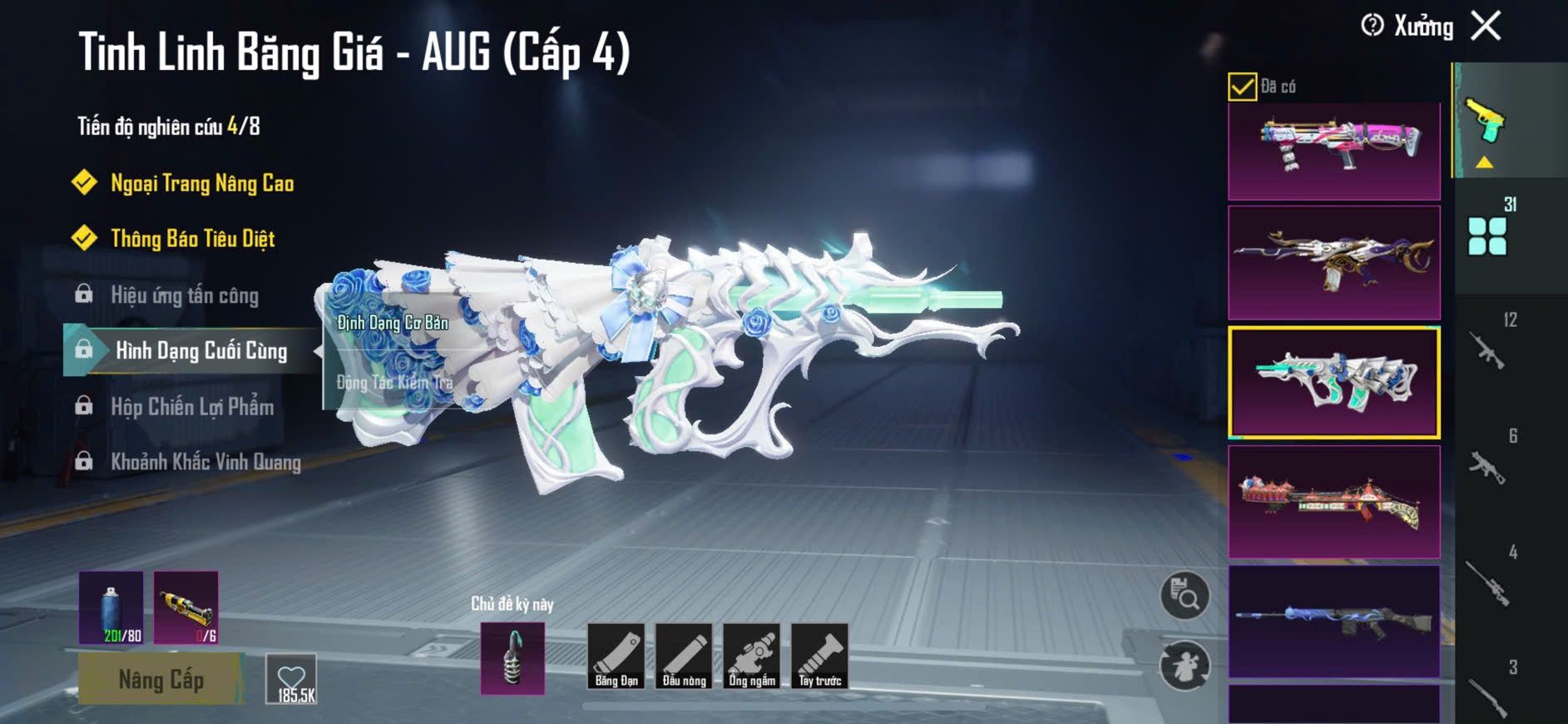Choose the locked Hiệu ứng tấn công level

coord(184,295)
